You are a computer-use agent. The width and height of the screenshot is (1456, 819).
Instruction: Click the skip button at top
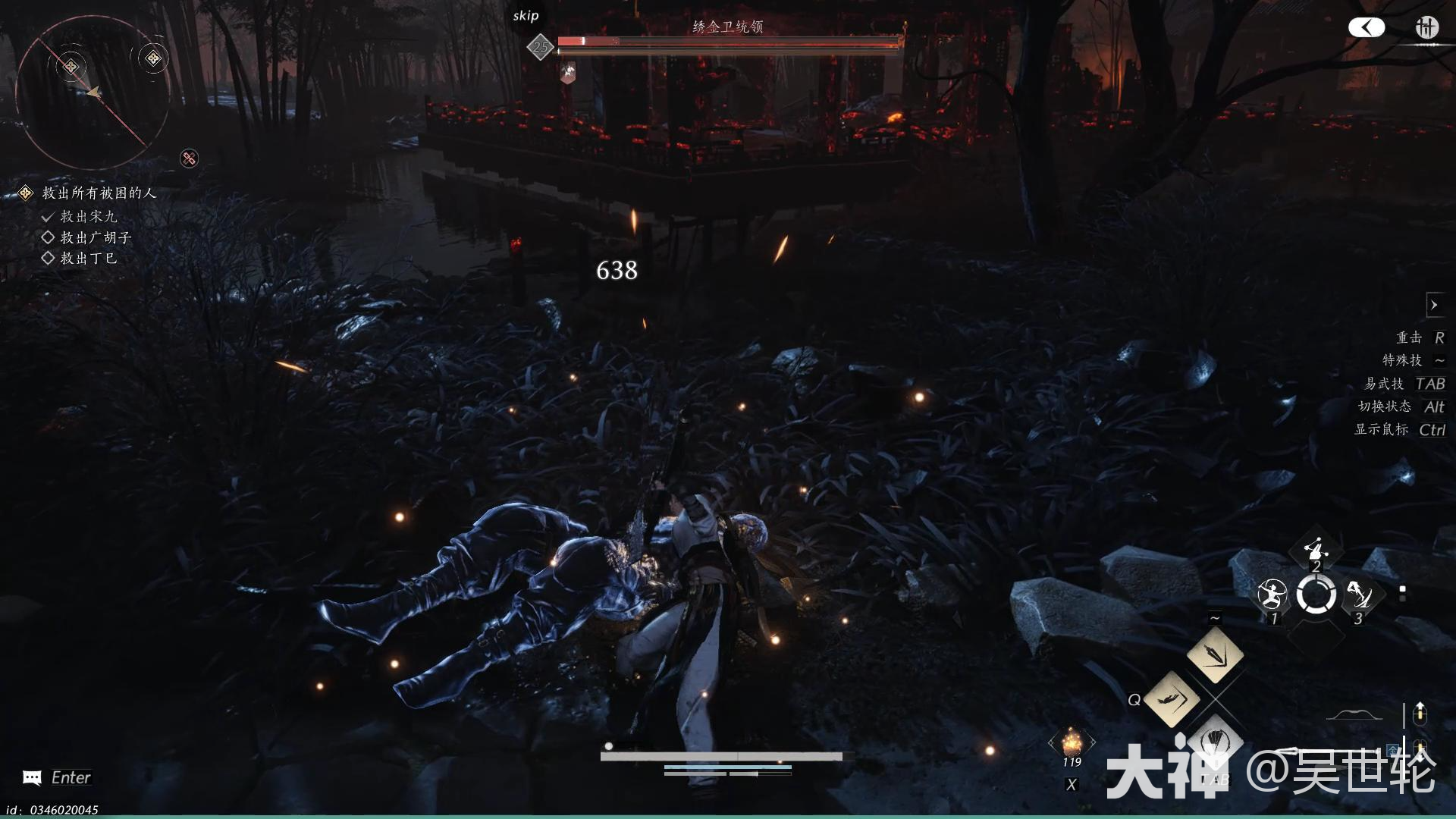(x=526, y=16)
